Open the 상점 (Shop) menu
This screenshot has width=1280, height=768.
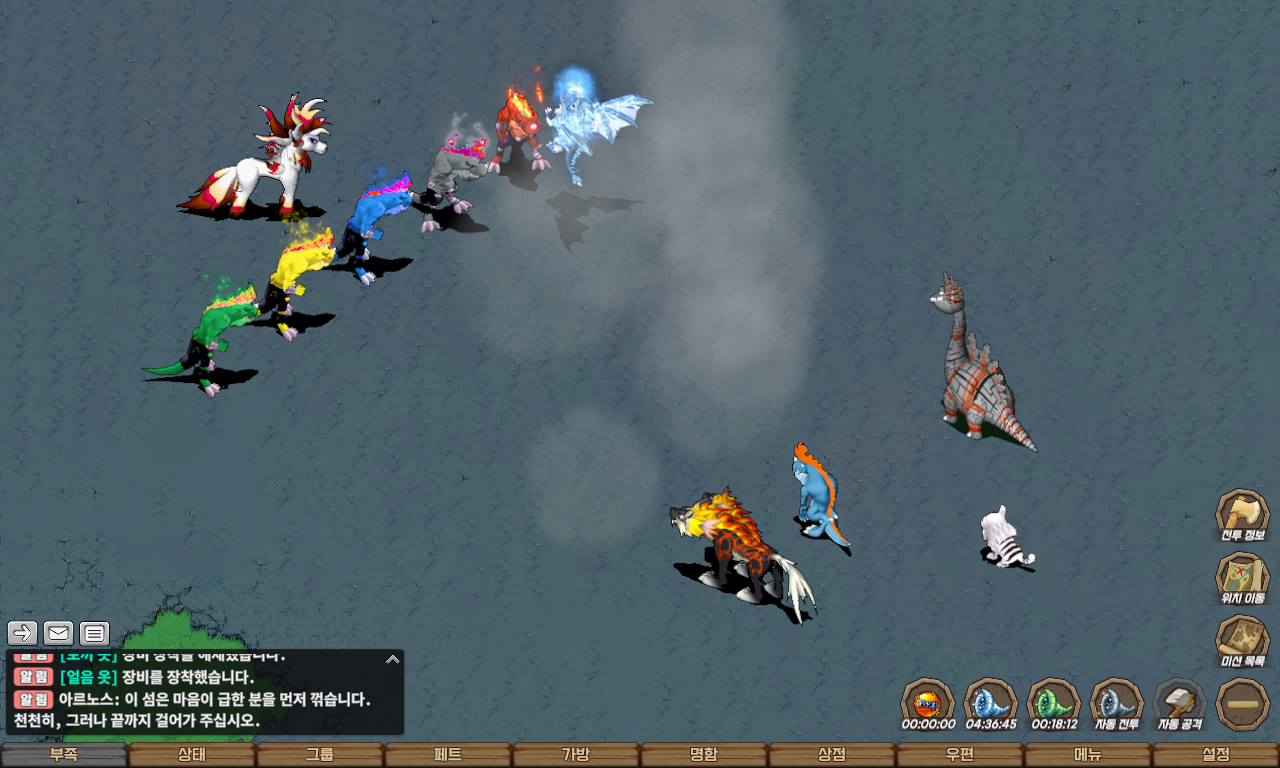point(832,755)
